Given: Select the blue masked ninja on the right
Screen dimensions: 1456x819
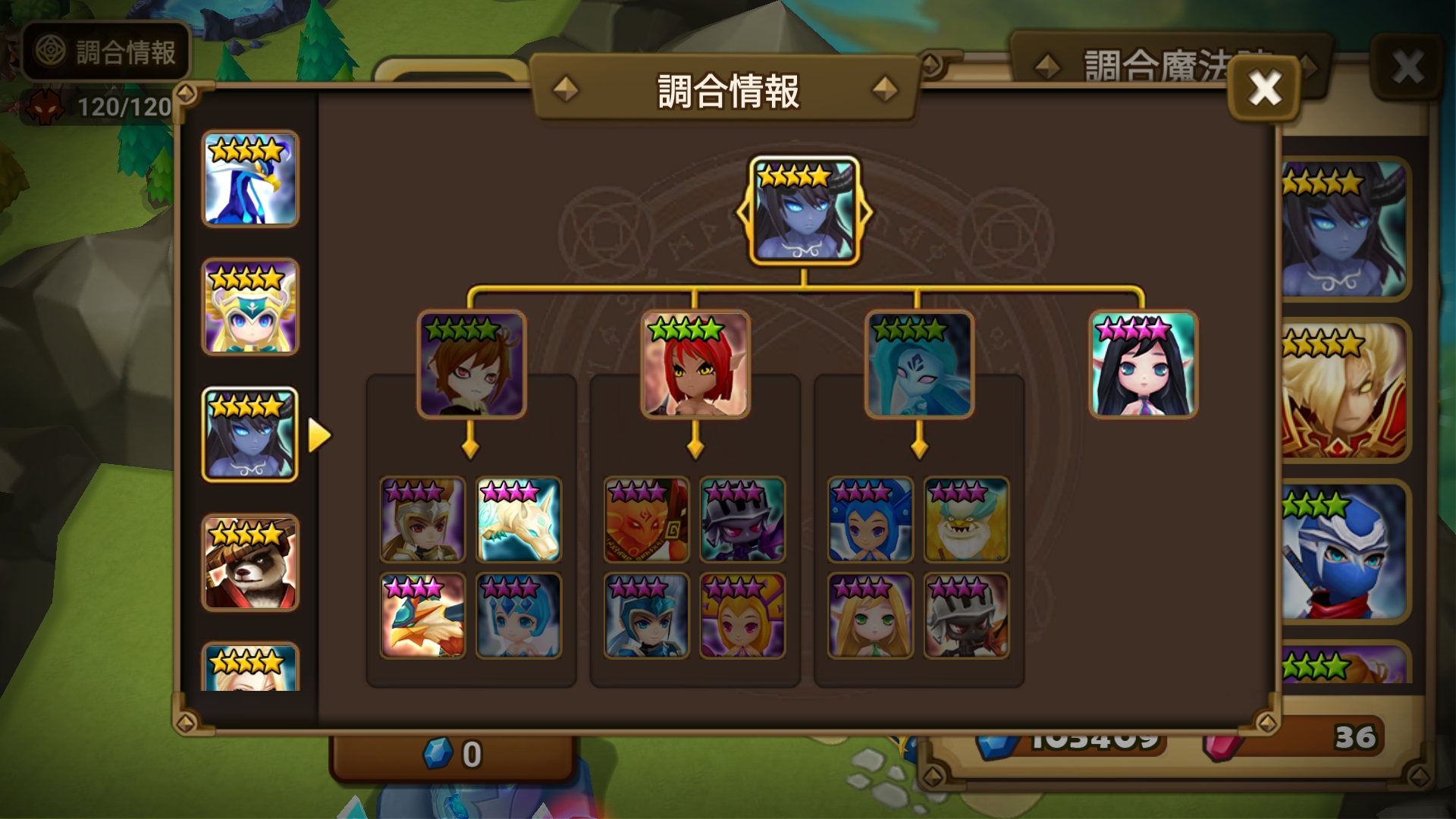Looking at the screenshot, I should (x=1343, y=552).
